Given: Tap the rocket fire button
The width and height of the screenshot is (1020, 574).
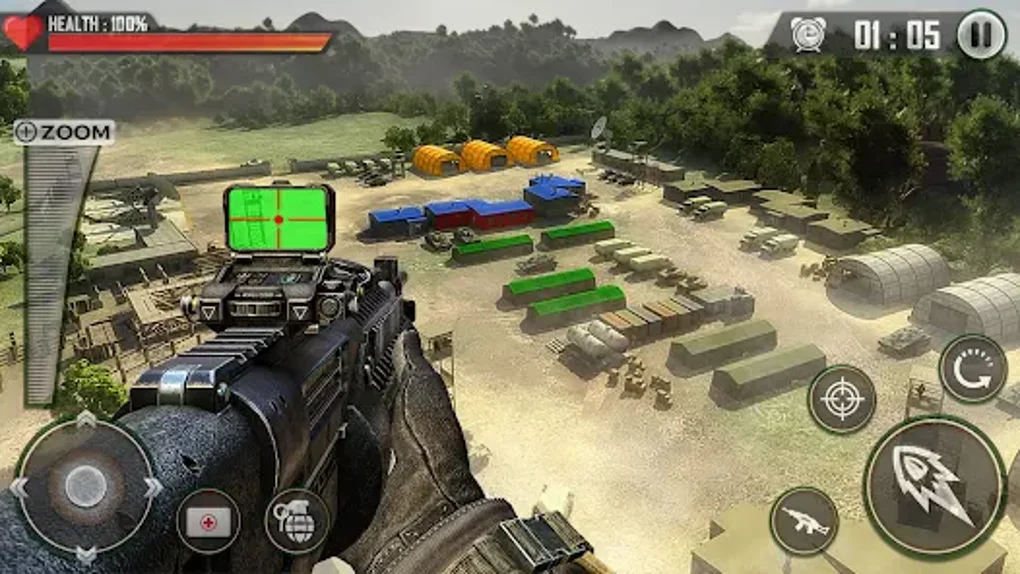Looking at the screenshot, I should [934, 487].
